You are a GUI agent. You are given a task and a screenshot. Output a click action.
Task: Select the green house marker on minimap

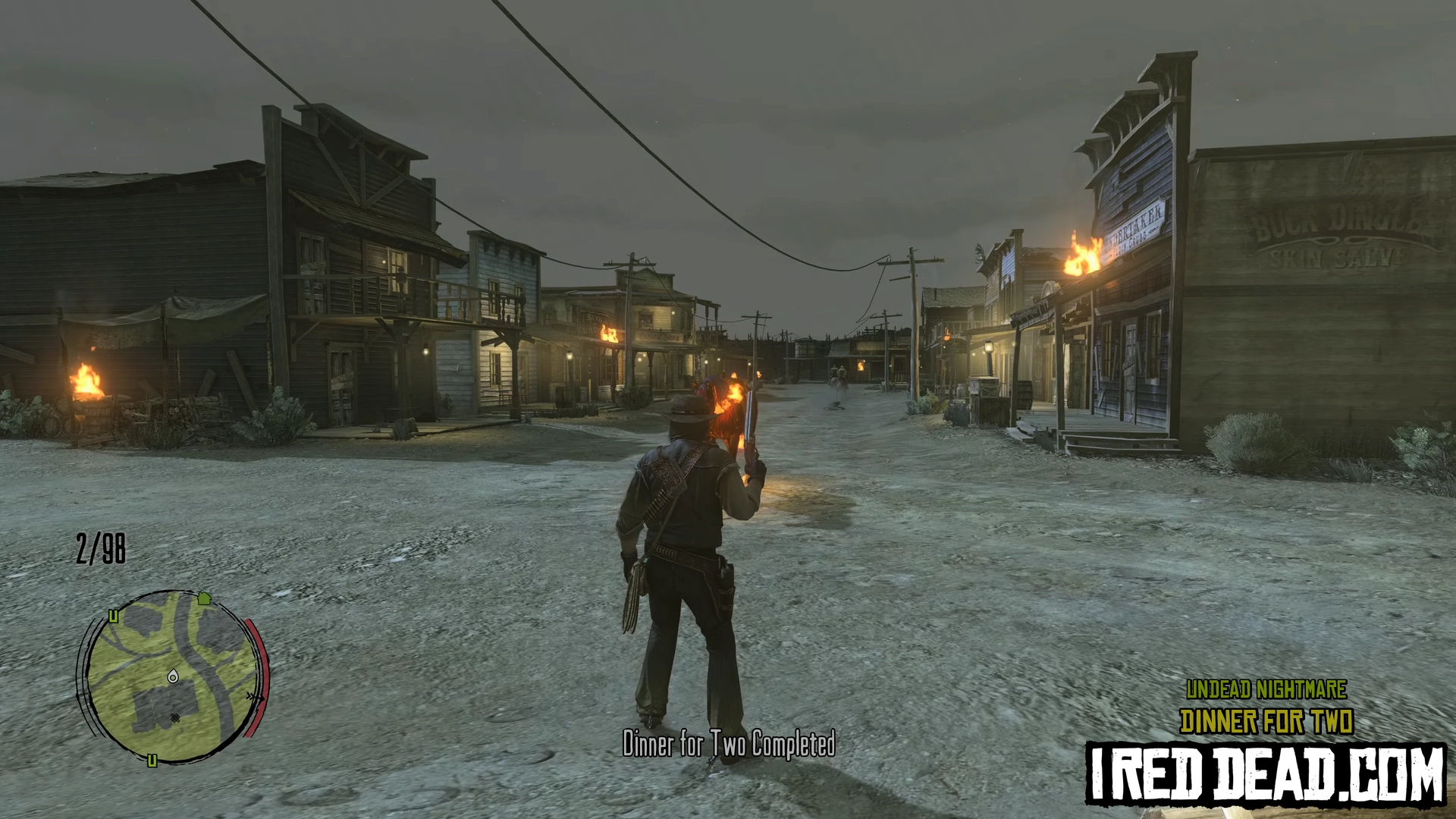pos(203,598)
